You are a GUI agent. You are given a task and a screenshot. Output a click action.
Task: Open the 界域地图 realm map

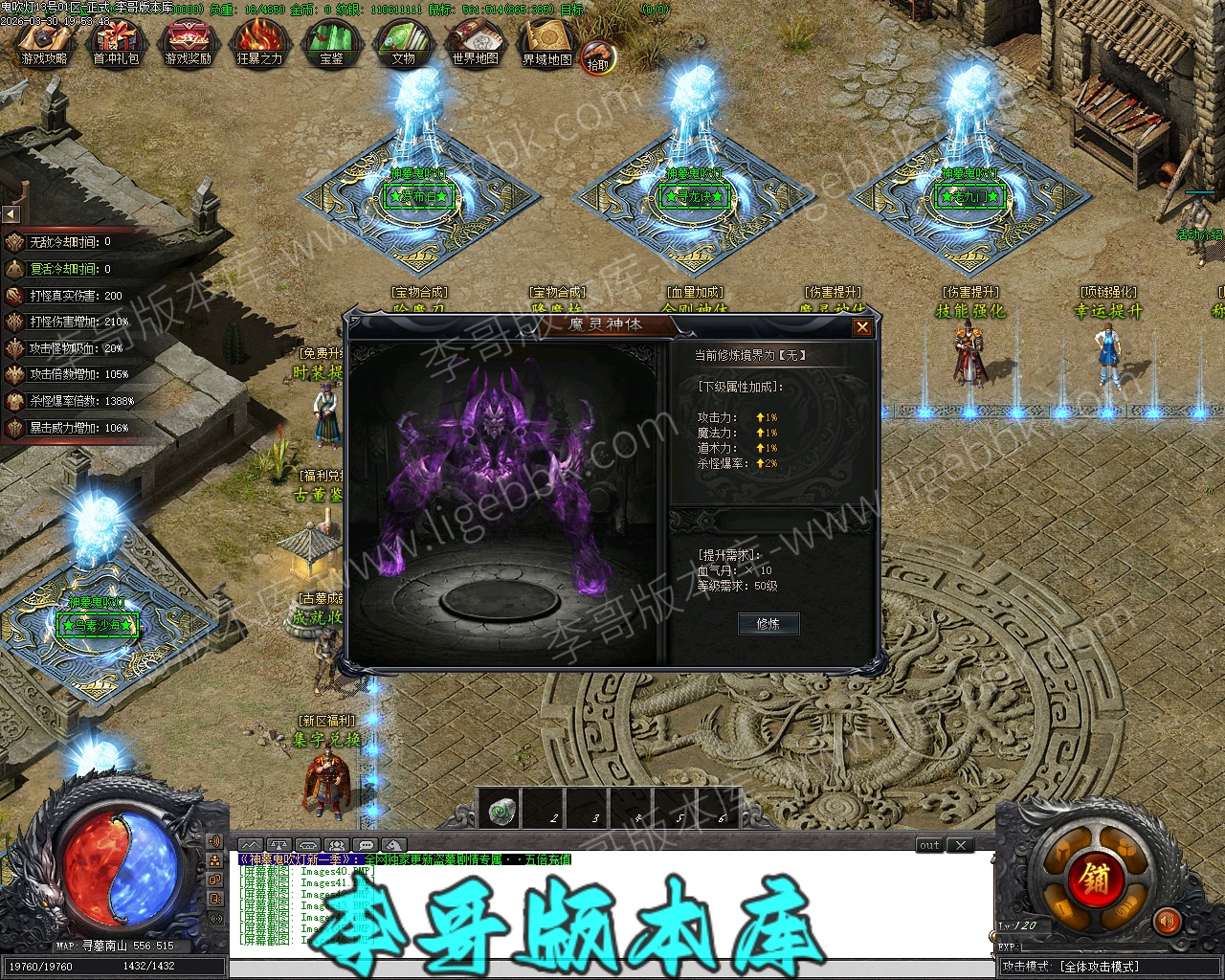pyautogui.click(x=546, y=42)
